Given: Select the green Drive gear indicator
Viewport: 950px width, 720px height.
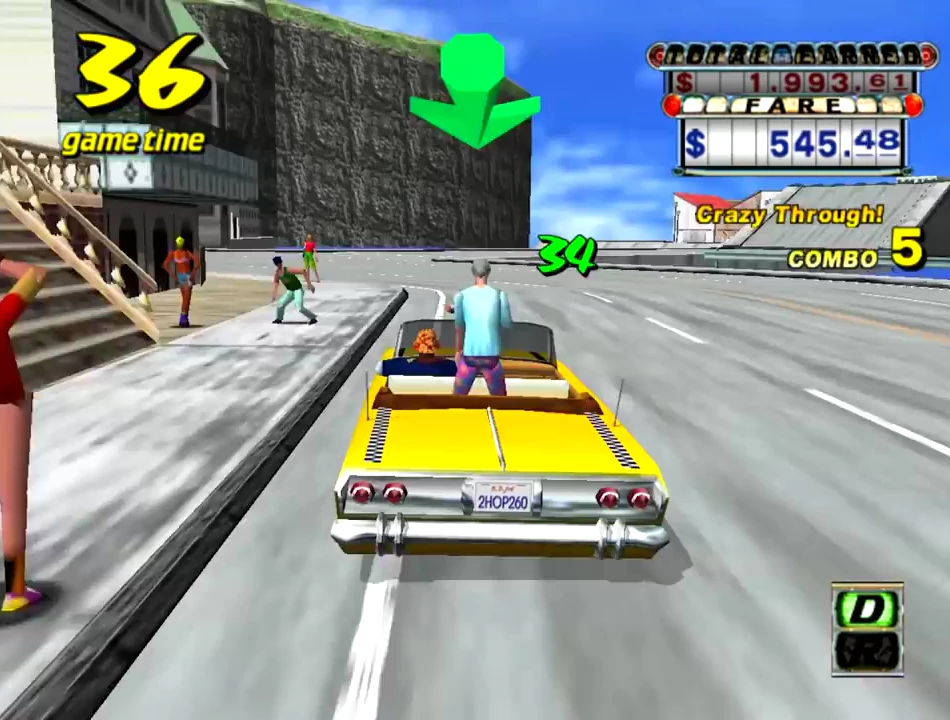Looking at the screenshot, I should pyautogui.click(x=866, y=609).
